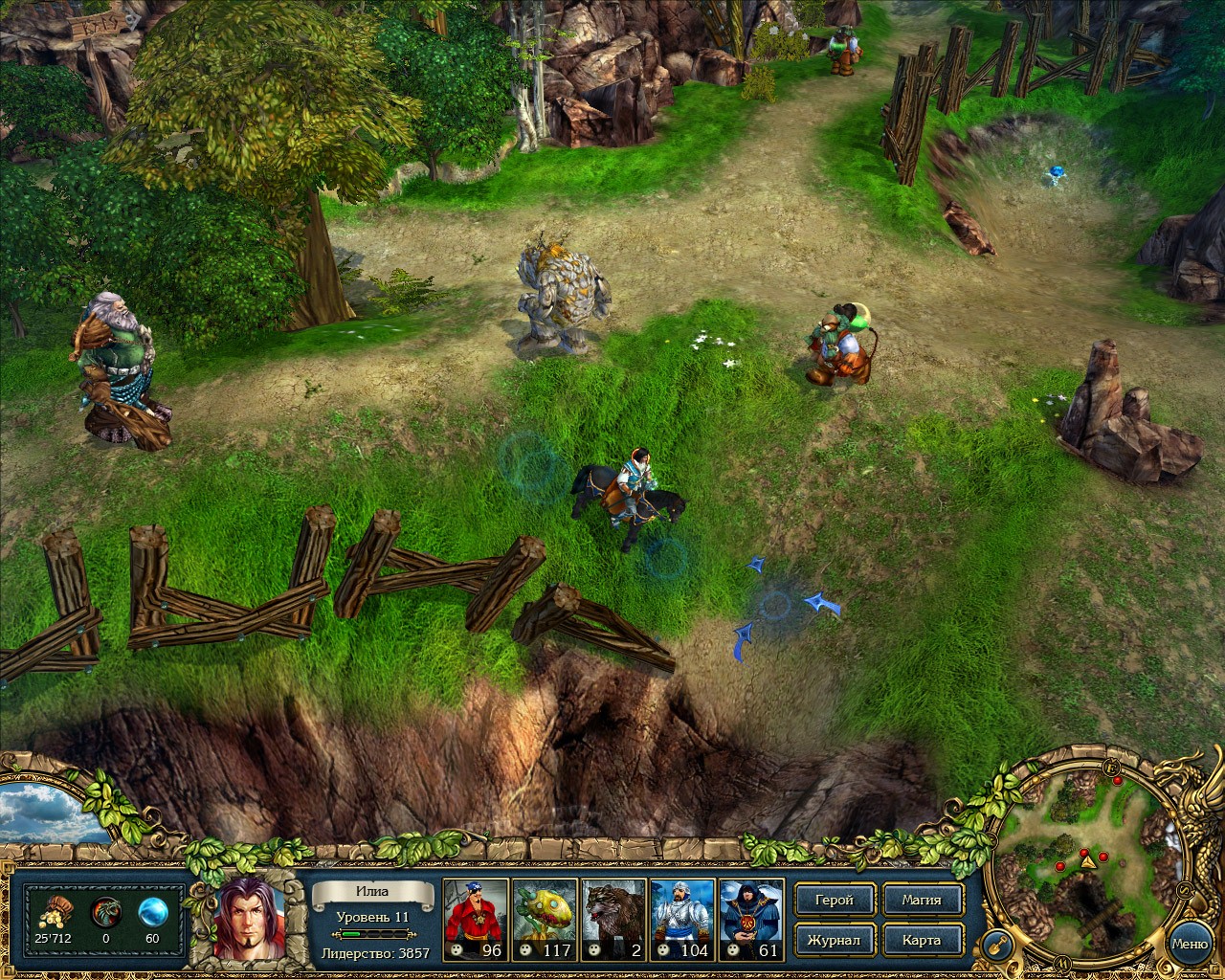Viewport: 1225px width, 980px height.
Task: Select the hero portrait
Action: [x=250, y=917]
